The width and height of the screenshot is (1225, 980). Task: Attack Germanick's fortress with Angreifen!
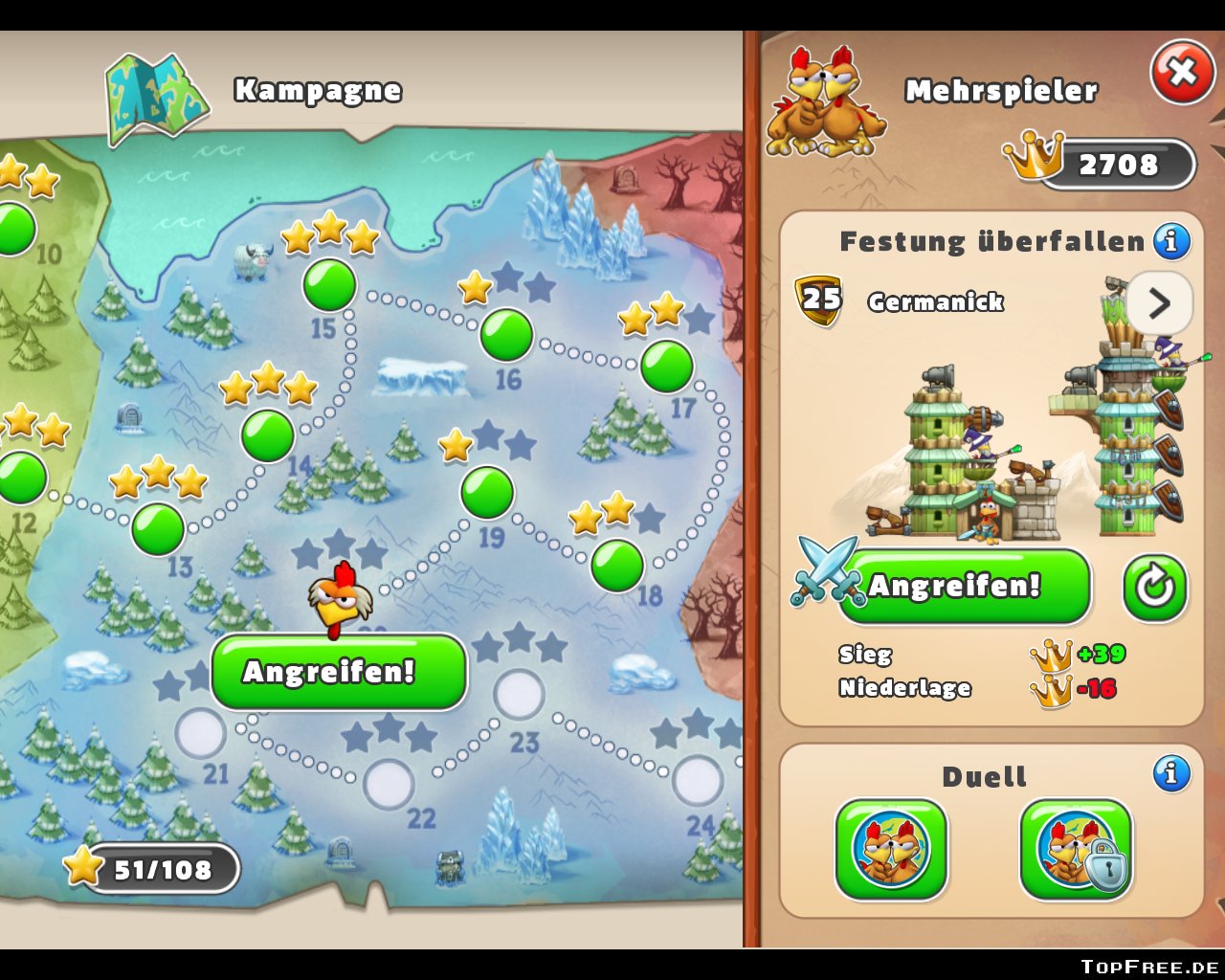964,585
